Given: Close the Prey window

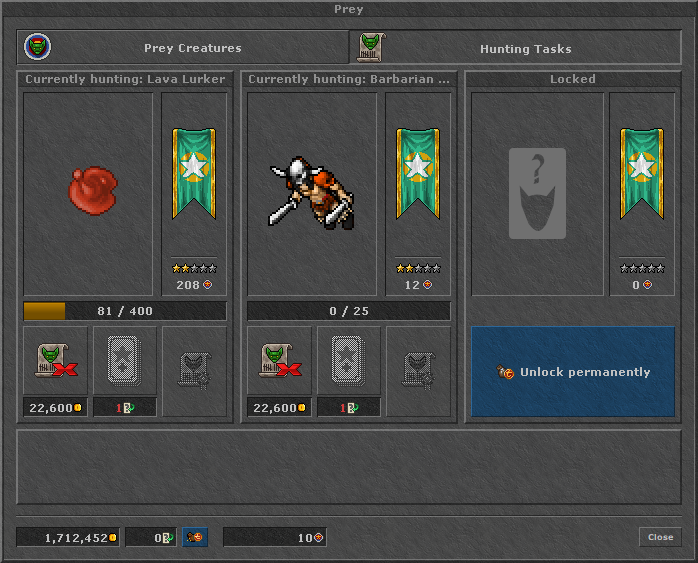Looking at the screenshot, I should (x=660, y=537).
